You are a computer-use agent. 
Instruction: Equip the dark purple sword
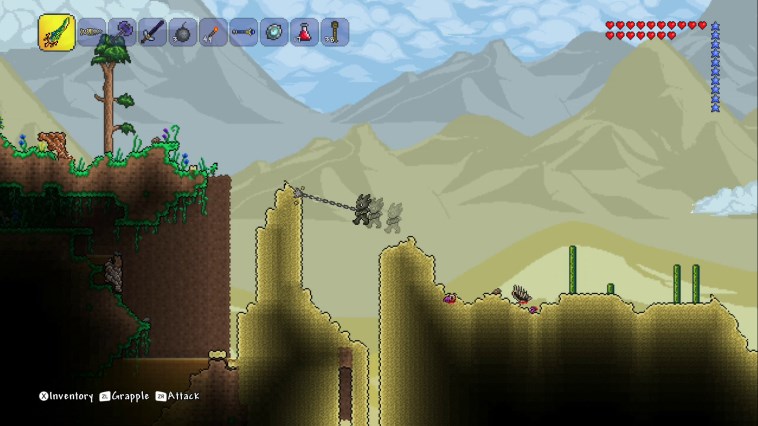click(x=153, y=32)
